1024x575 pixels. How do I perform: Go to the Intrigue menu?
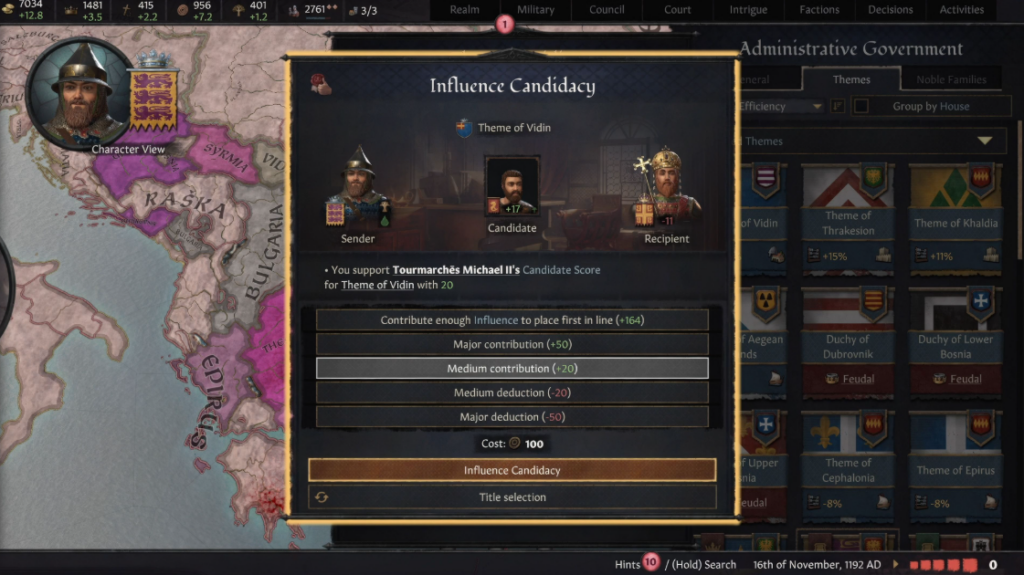[747, 10]
